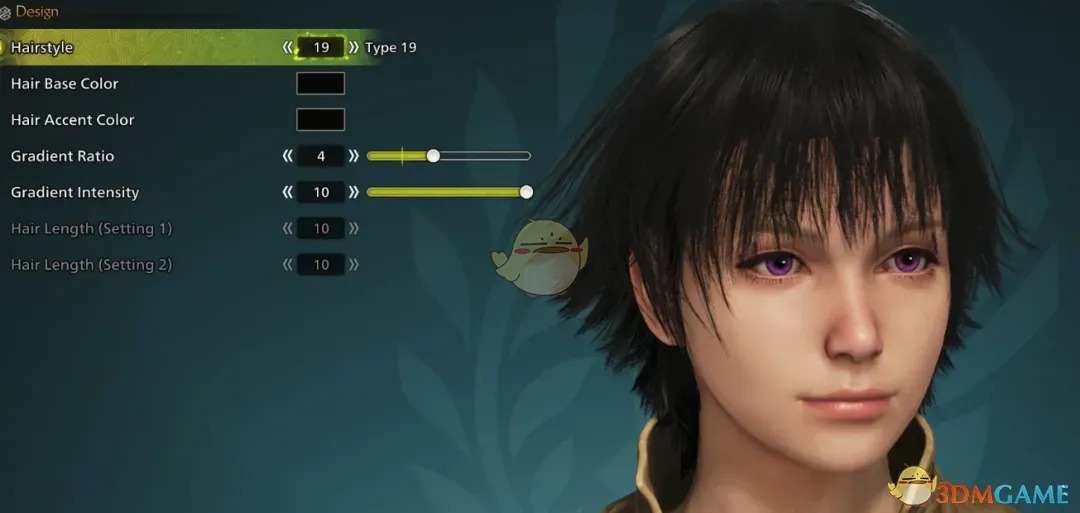This screenshot has height=513, width=1080.
Task: Select the Hair Accent Color row label
Action: pos(72,120)
